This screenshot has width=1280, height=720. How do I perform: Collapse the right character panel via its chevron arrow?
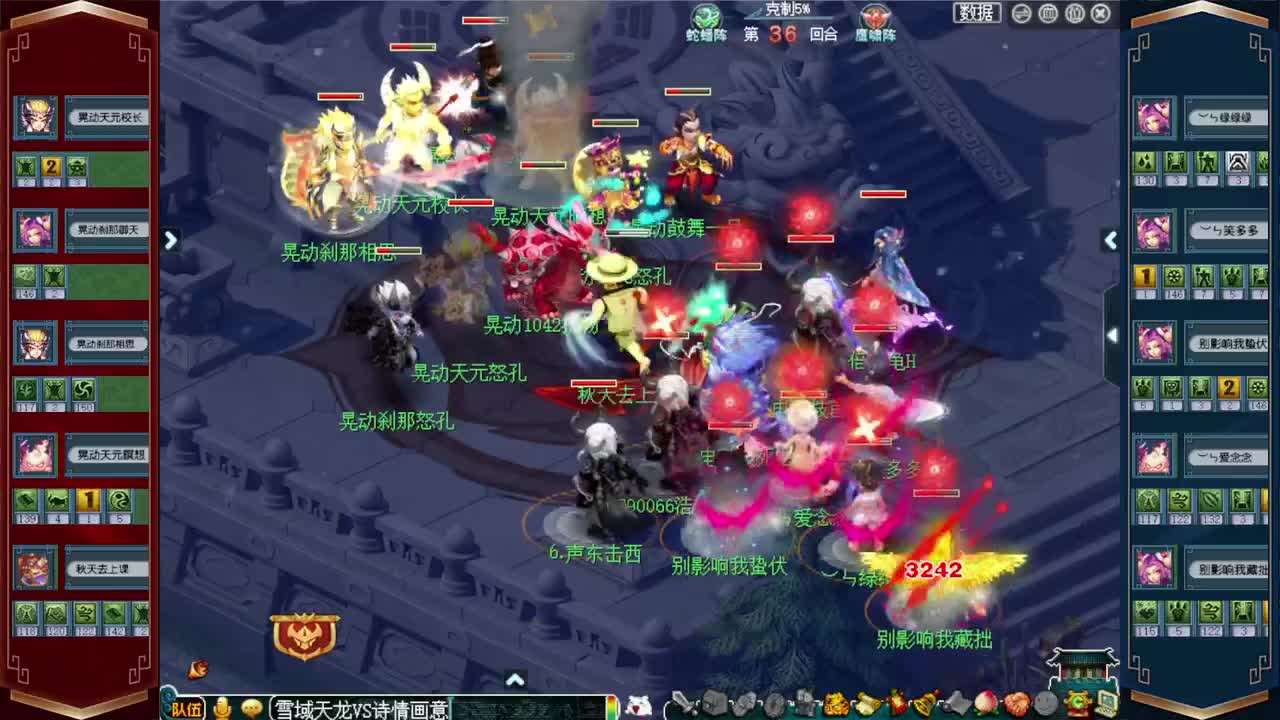pos(1111,241)
